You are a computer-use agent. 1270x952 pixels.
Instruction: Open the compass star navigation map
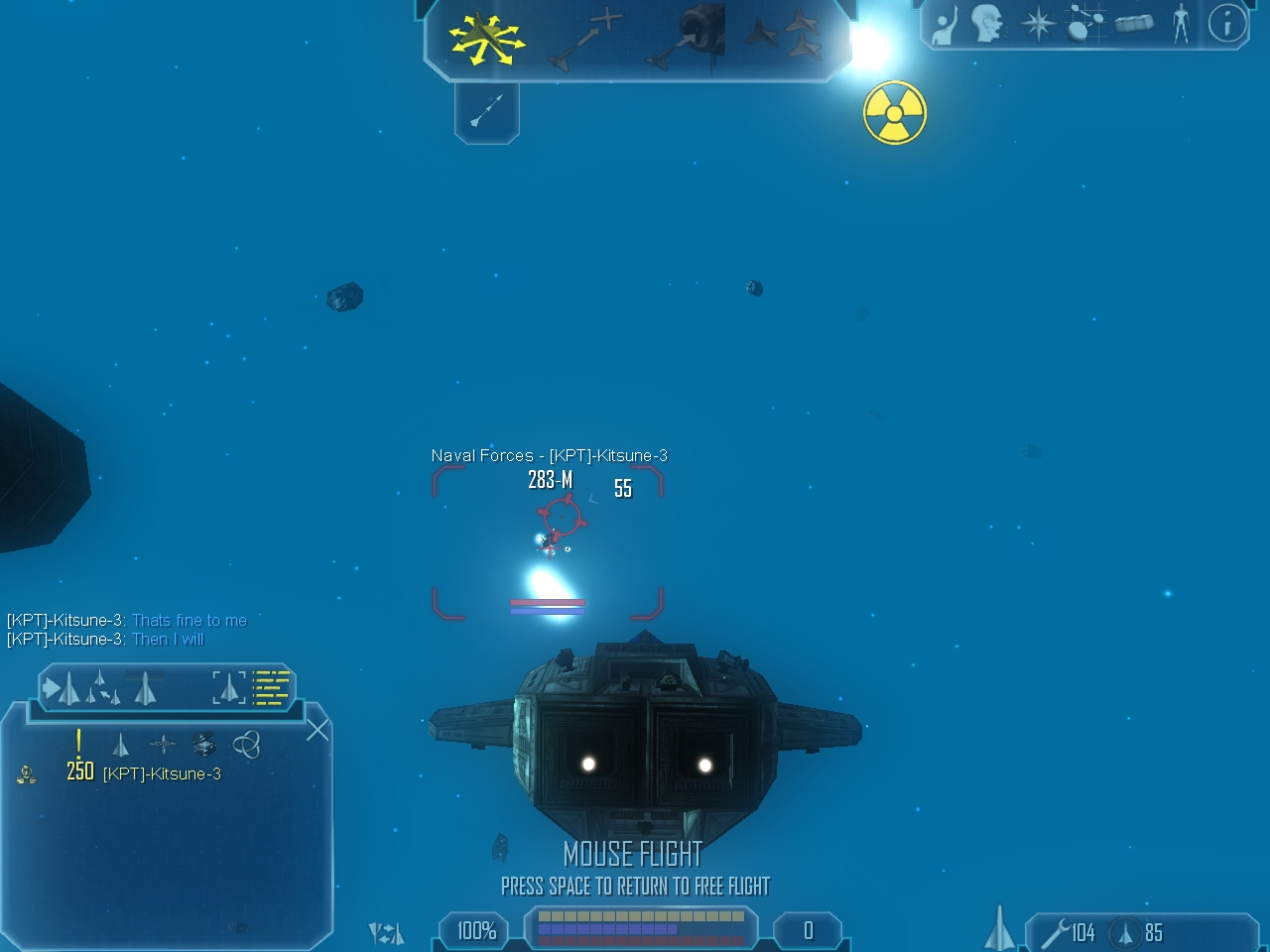click(1038, 24)
